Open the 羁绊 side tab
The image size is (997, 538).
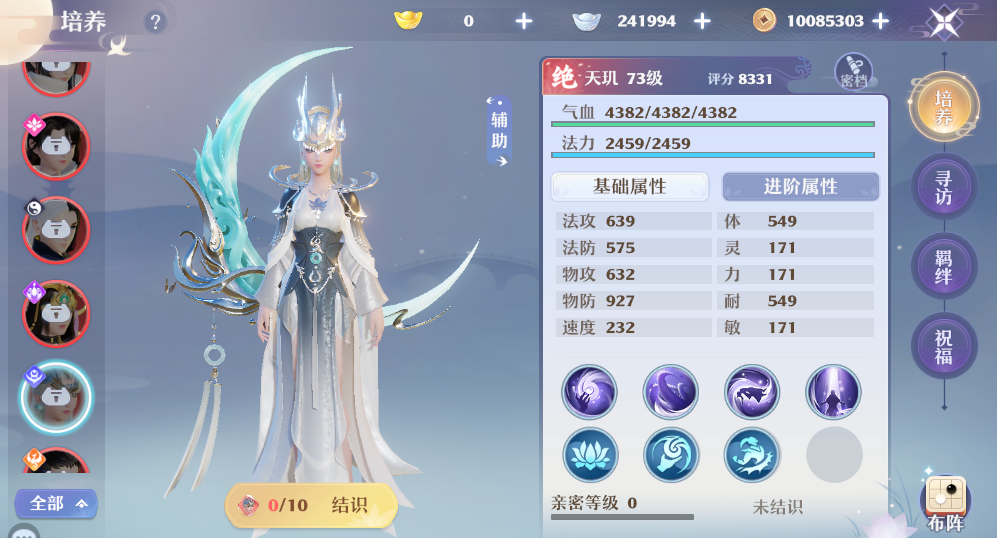point(943,266)
